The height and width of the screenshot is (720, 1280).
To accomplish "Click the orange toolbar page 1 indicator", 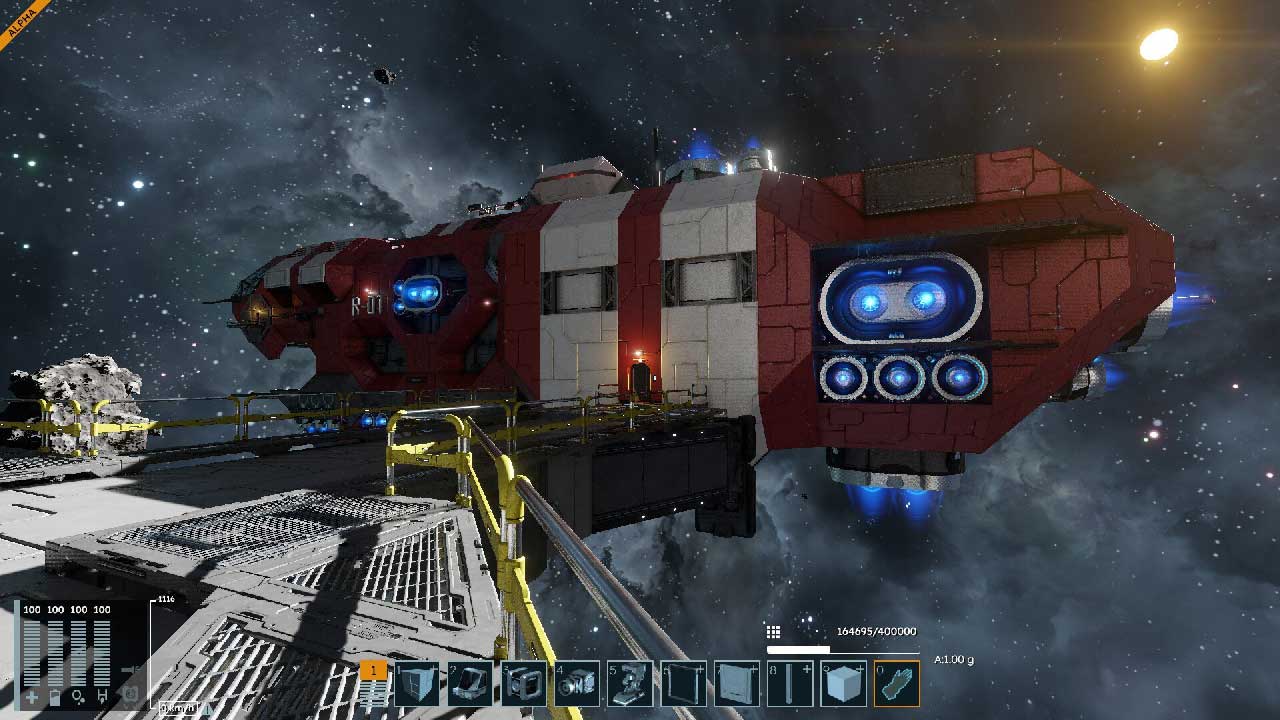I will tap(373, 671).
